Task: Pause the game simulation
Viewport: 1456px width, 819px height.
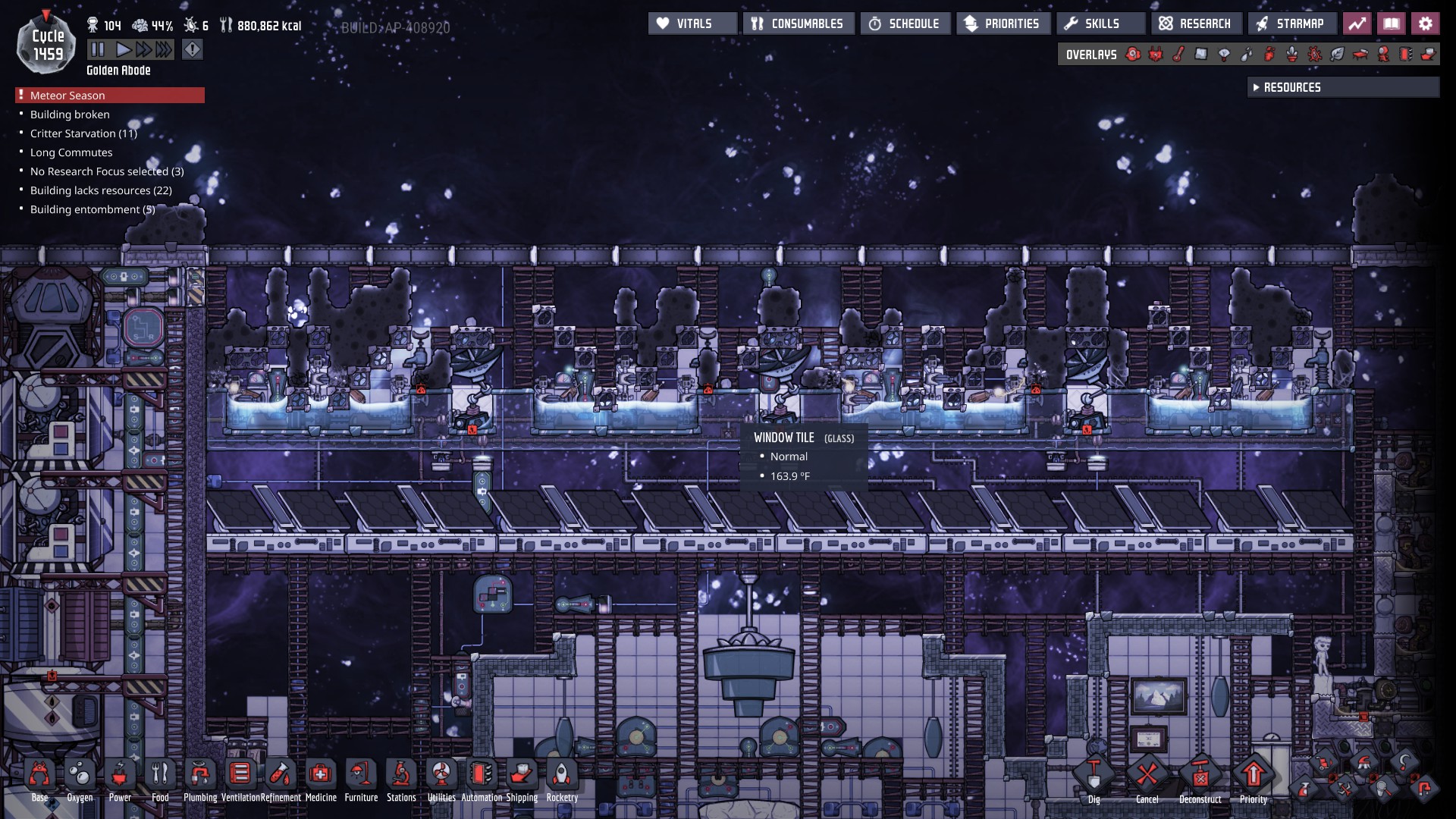Action: (x=98, y=50)
